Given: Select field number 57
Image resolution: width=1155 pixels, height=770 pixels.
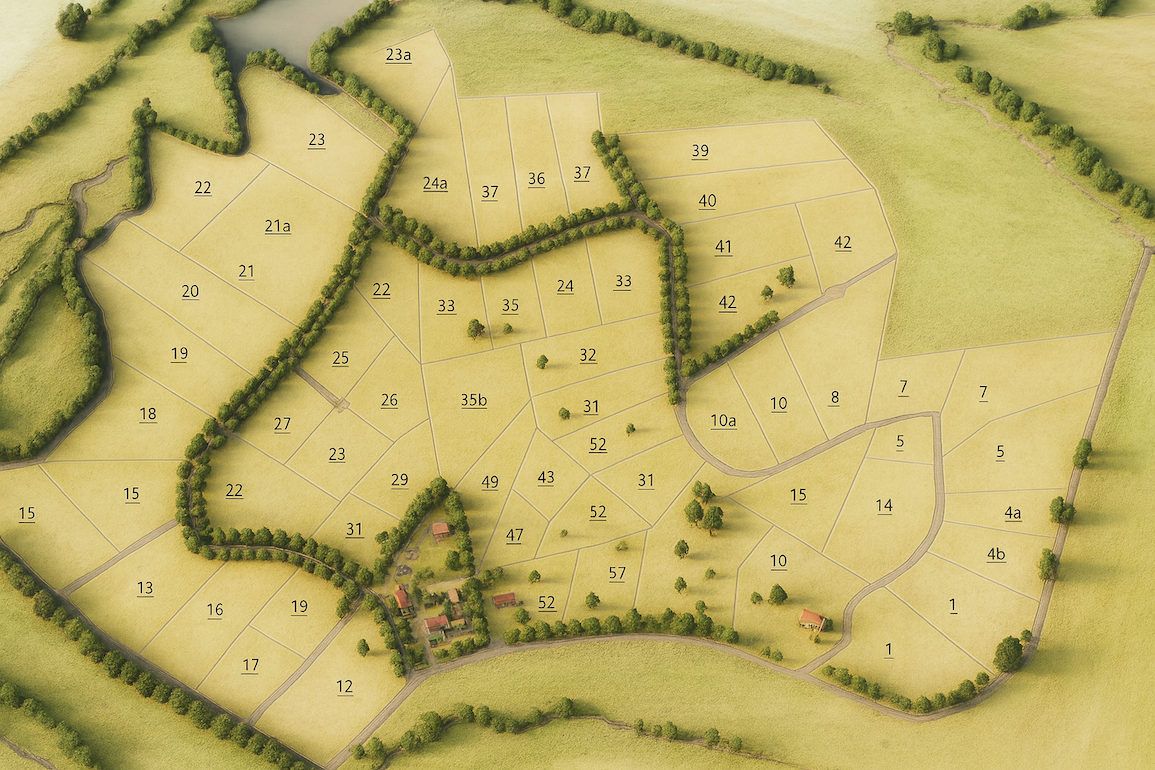Looking at the screenshot, I should pyautogui.click(x=617, y=573).
